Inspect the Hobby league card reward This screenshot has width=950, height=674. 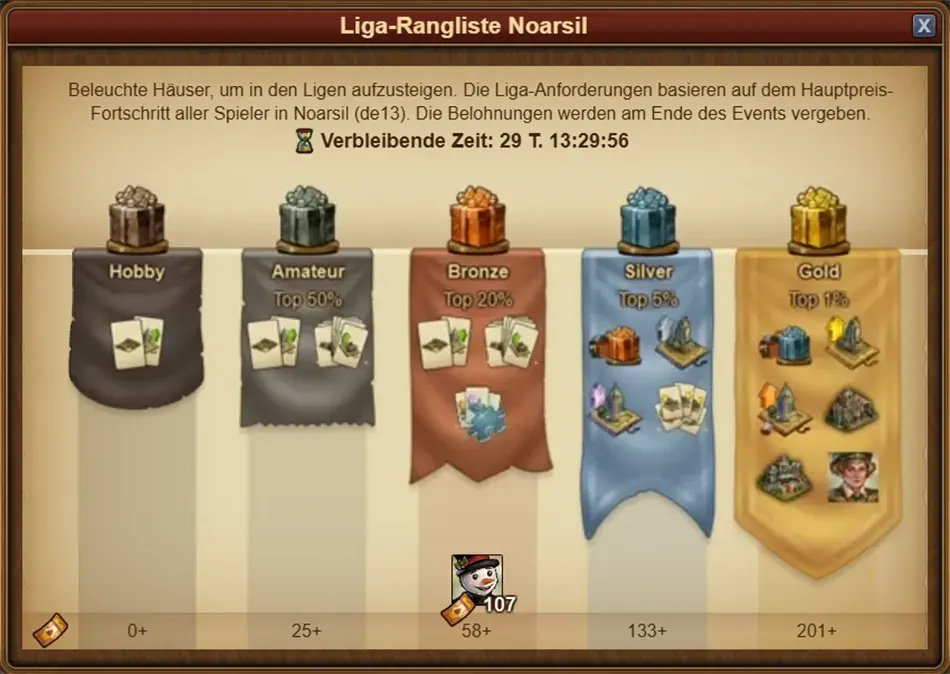tap(137, 343)
